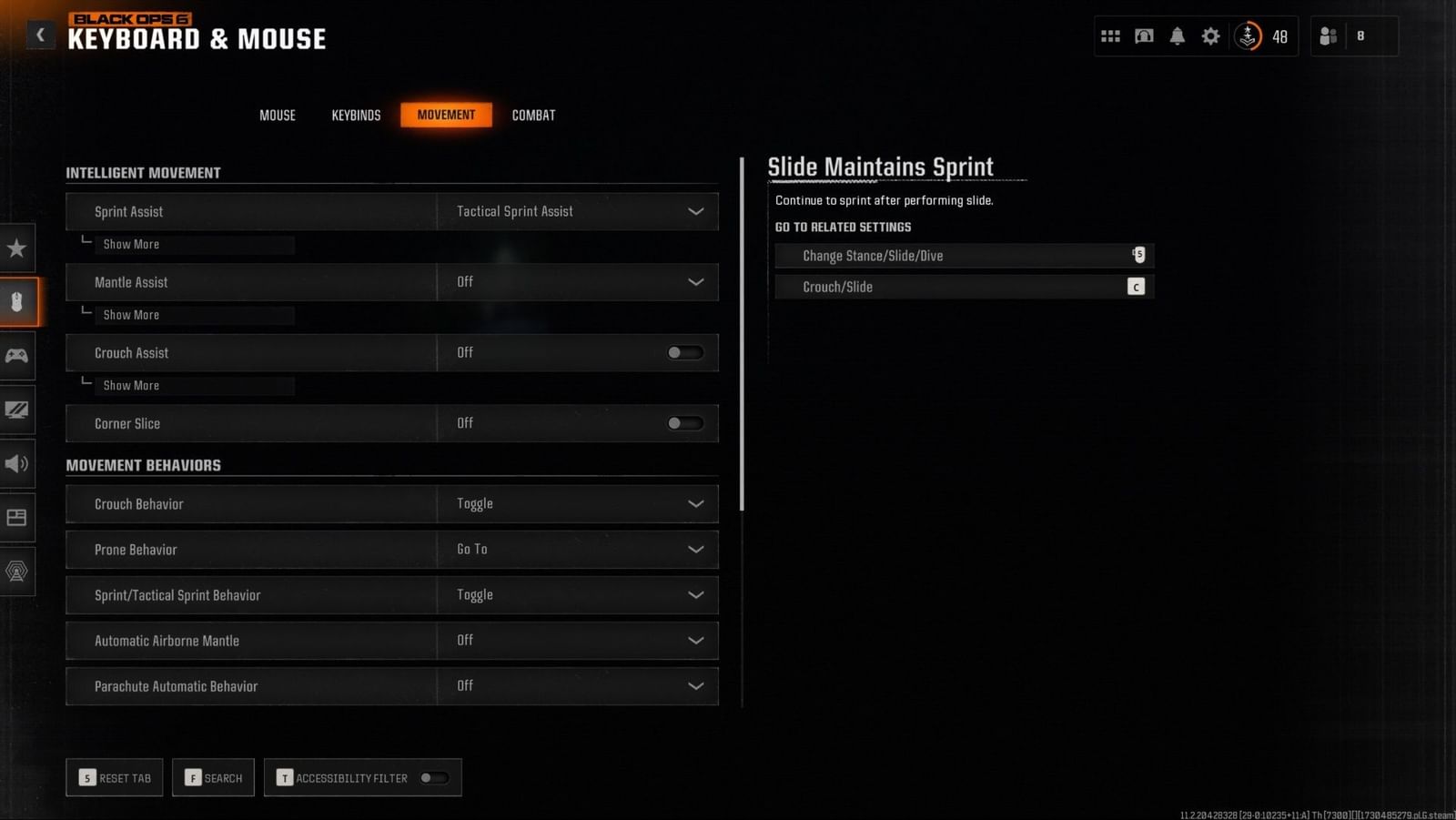Screen dimensions: 1456x820
Task: Select the Combat tab
Action: 533,115
